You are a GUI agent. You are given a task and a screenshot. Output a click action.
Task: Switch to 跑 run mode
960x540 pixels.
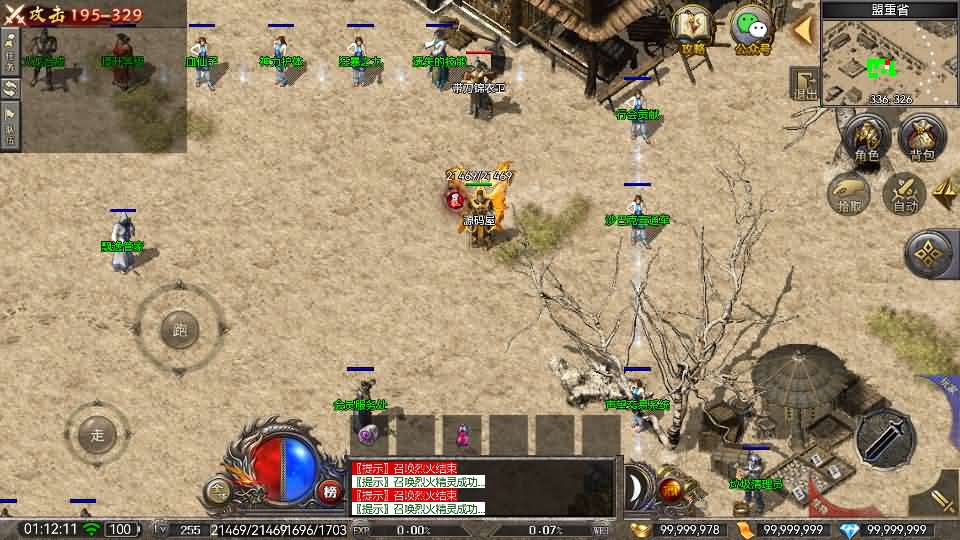click(x=180, y=329)
